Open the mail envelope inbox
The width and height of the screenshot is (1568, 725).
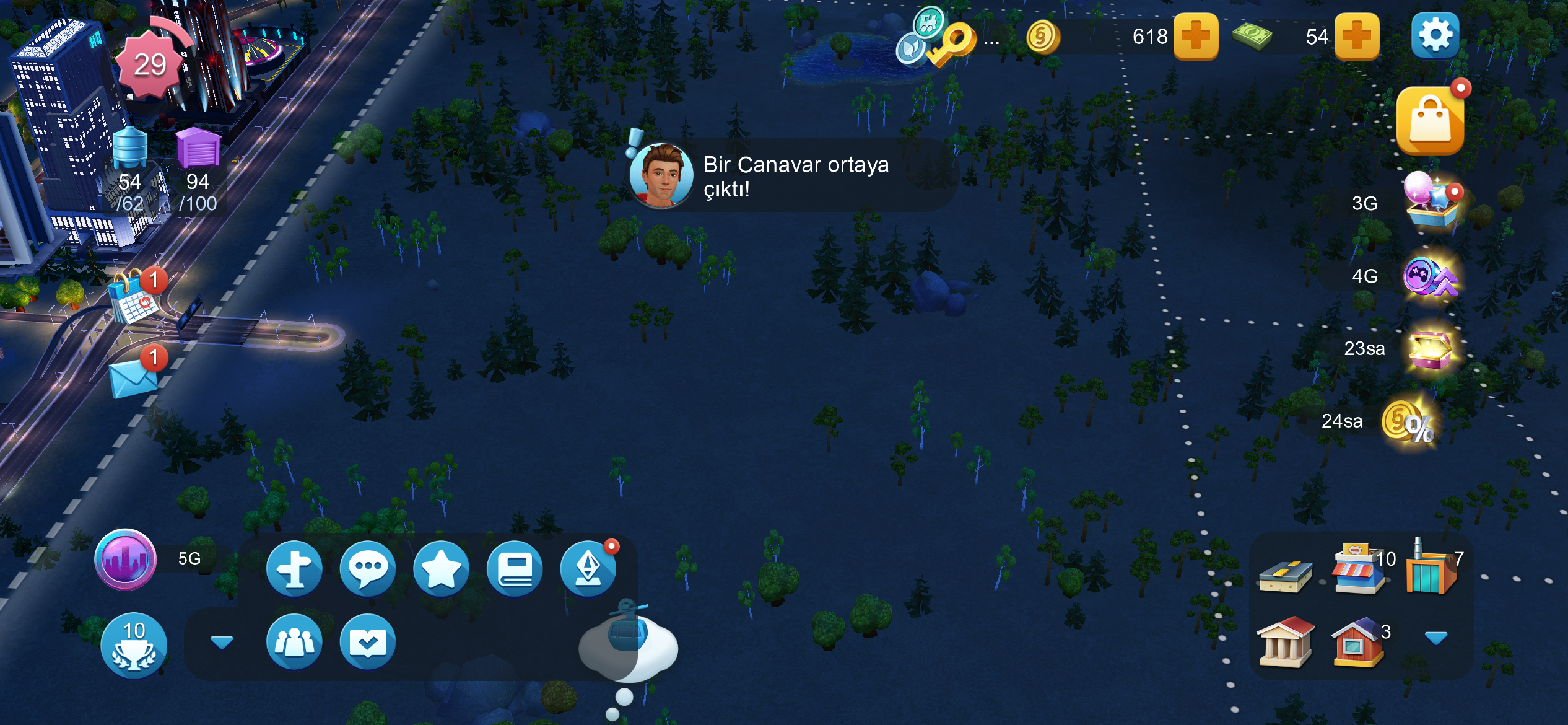click(x=133, y=377)
